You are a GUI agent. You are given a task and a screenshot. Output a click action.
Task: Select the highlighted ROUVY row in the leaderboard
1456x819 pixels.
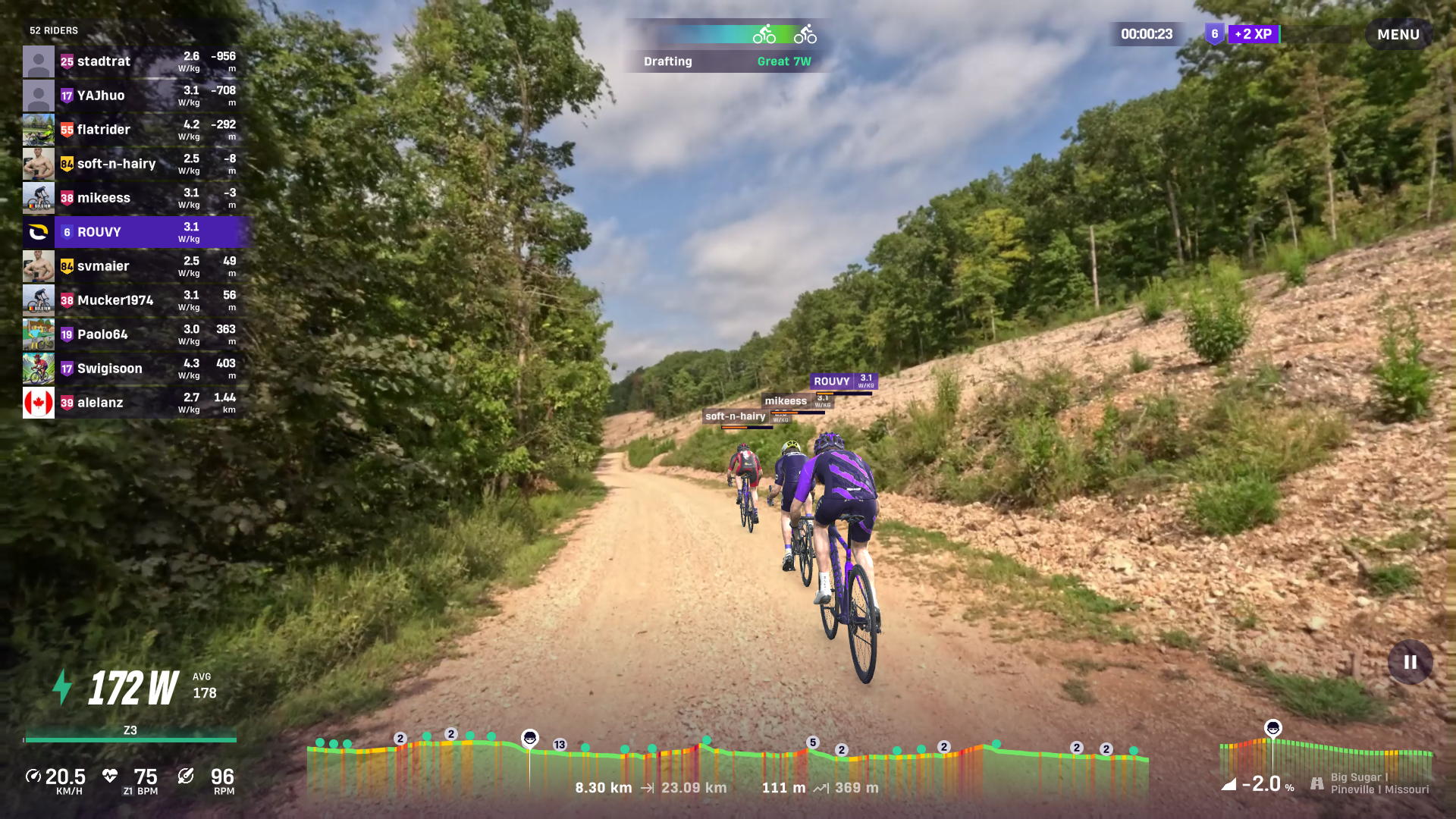pos(136,232)
